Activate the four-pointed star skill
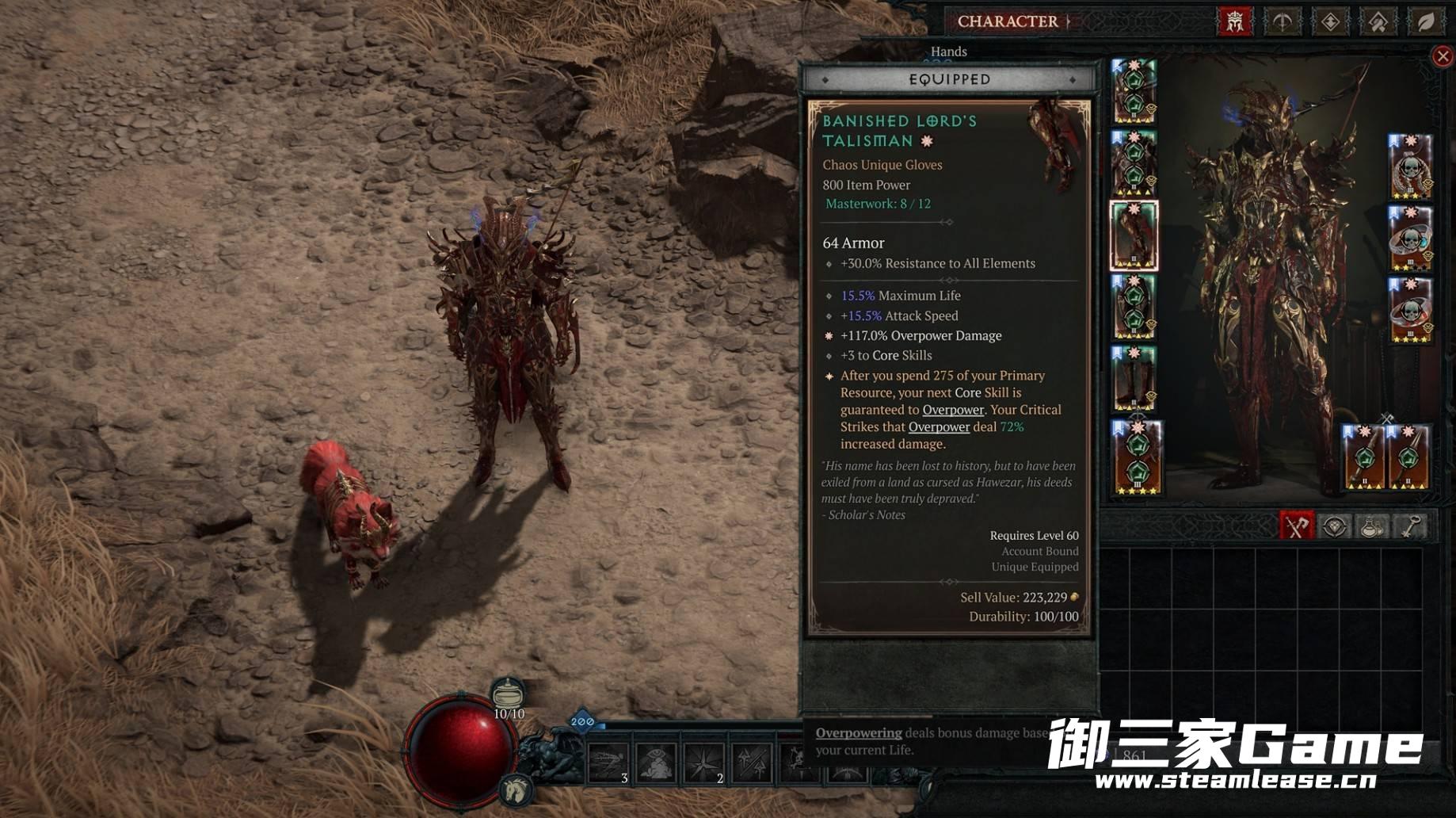 [703, 764]
